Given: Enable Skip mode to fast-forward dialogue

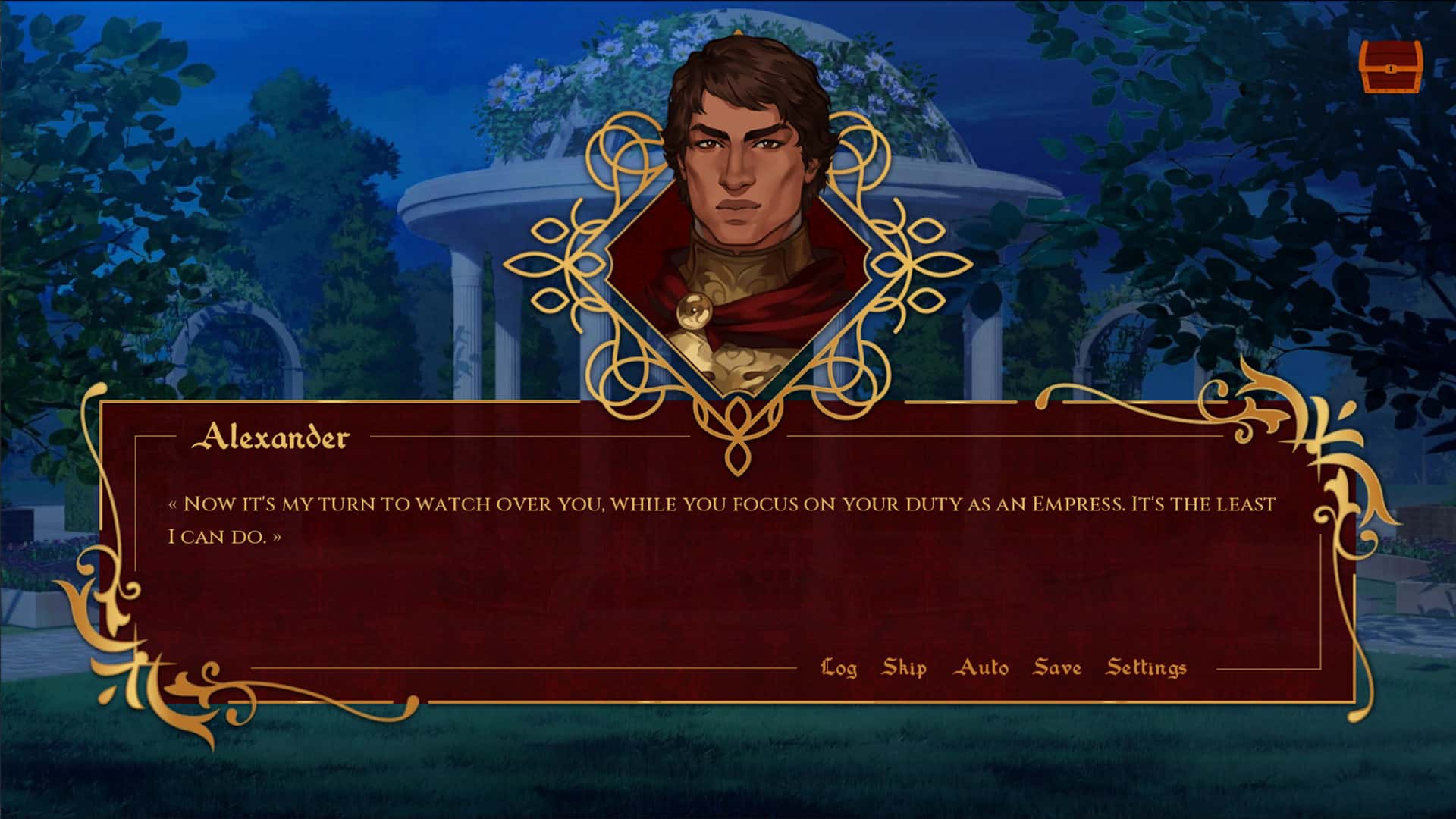Looking at the screenshot, I should [x=903, y=668].
